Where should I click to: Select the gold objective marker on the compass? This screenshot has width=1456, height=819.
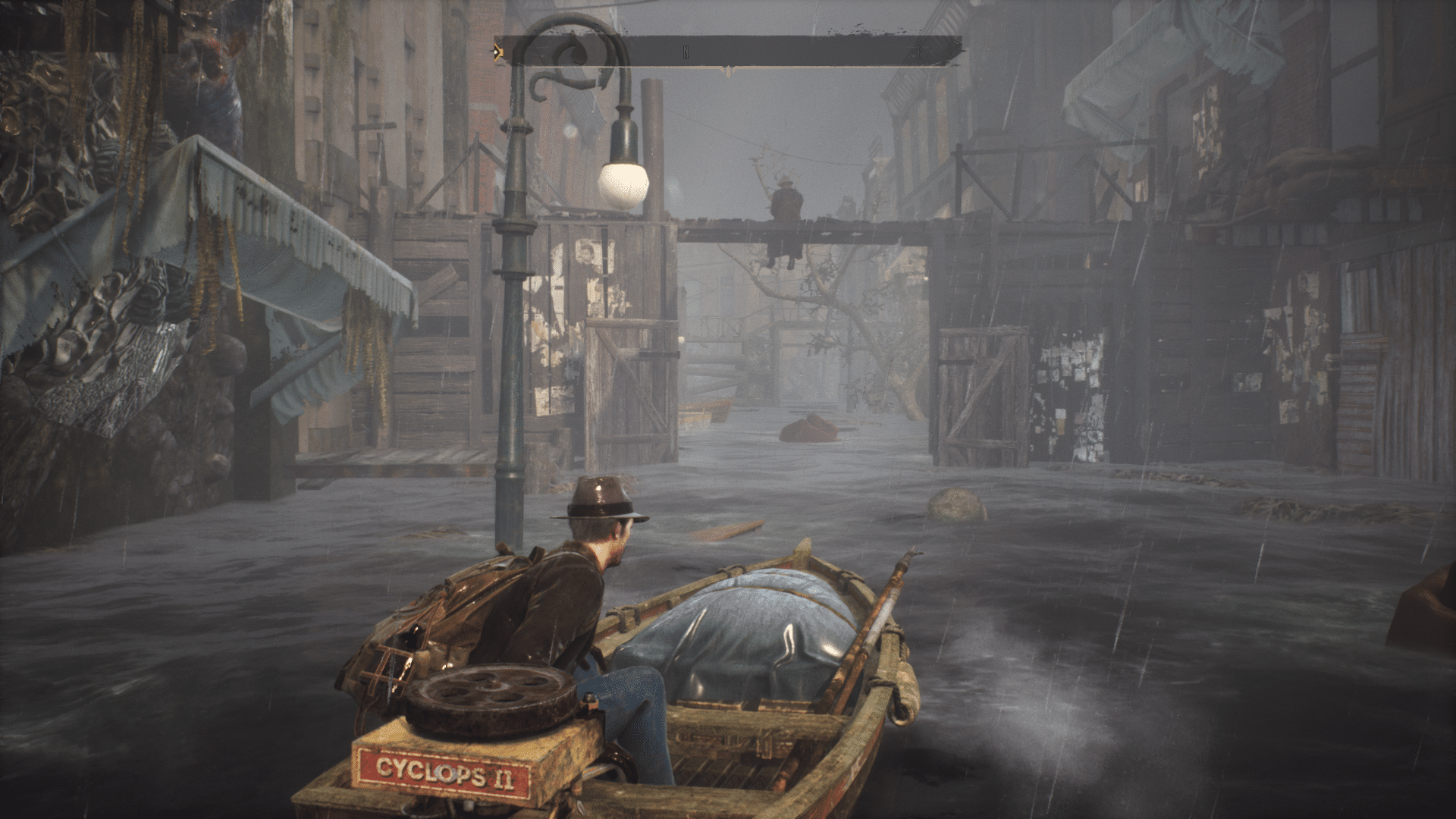coord(497,52)
